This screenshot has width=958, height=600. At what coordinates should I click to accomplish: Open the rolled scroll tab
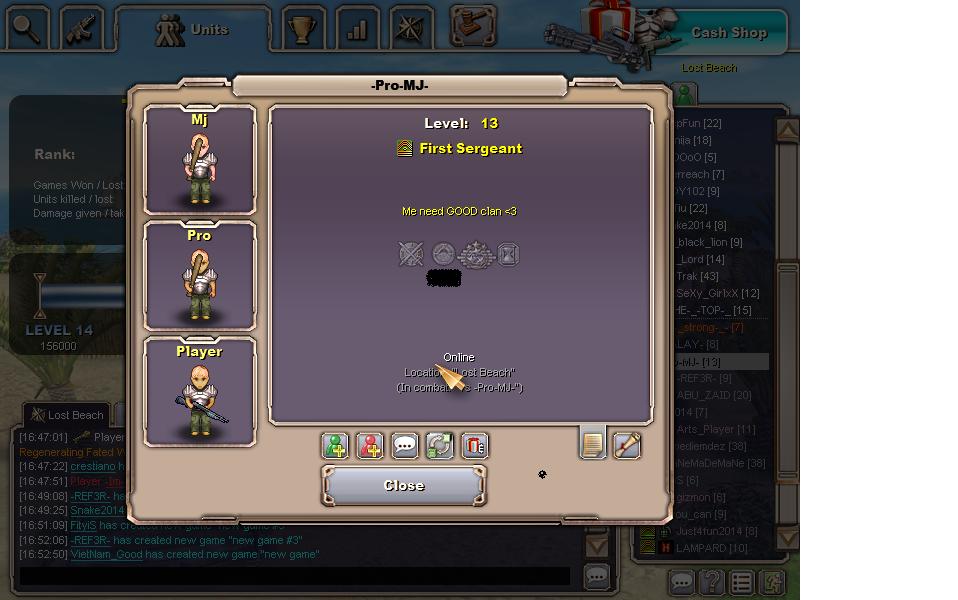tap(627, 444)
